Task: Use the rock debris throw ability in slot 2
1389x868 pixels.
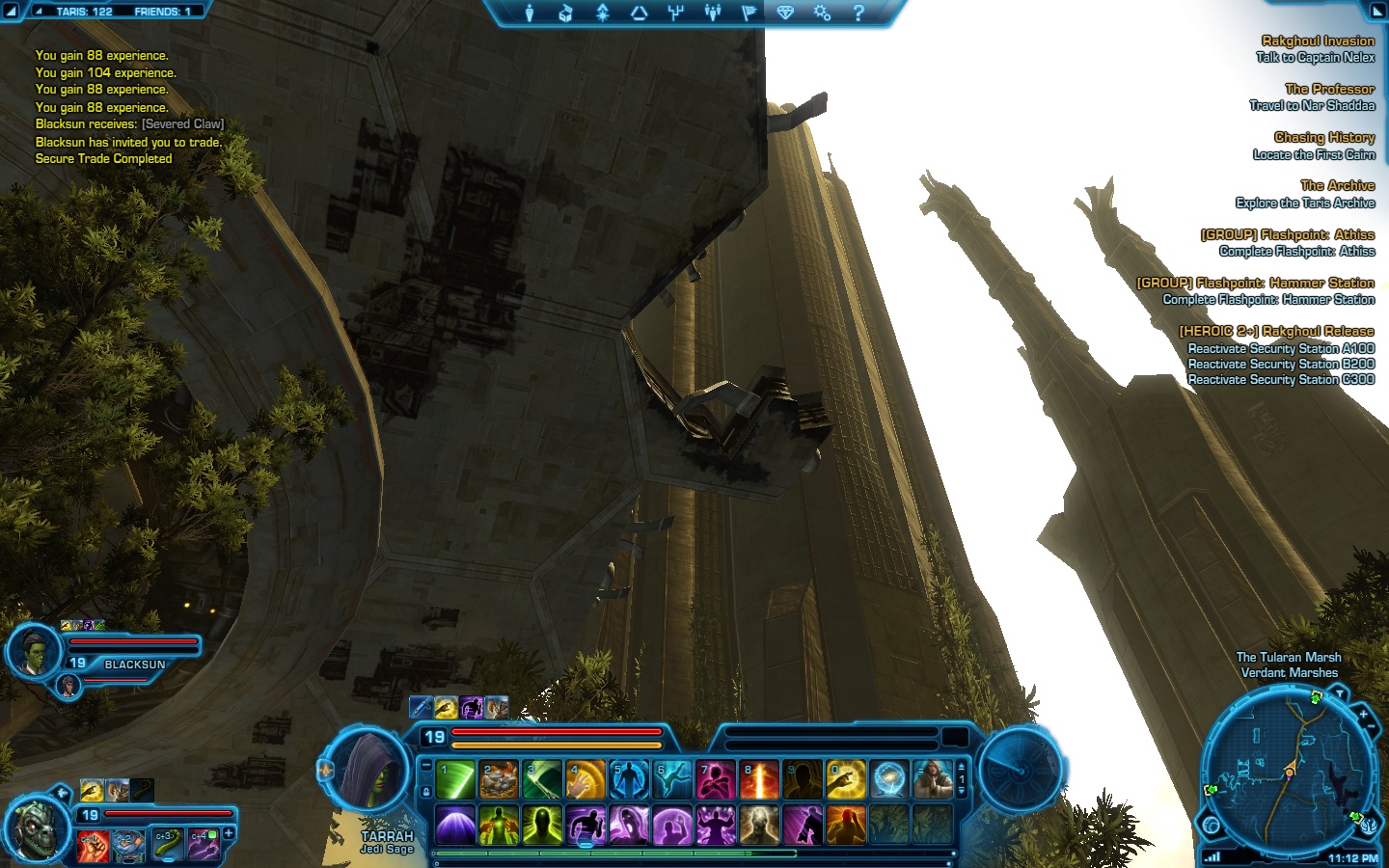Action: point(499,780)
